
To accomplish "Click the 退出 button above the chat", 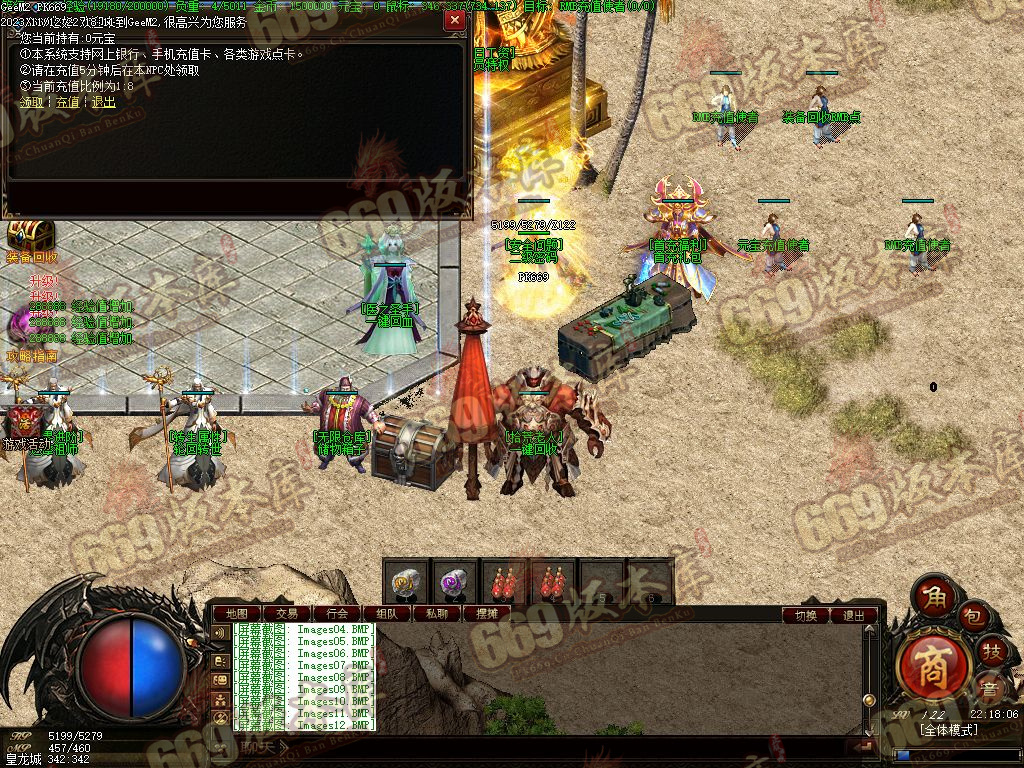I will coord(854,616).
